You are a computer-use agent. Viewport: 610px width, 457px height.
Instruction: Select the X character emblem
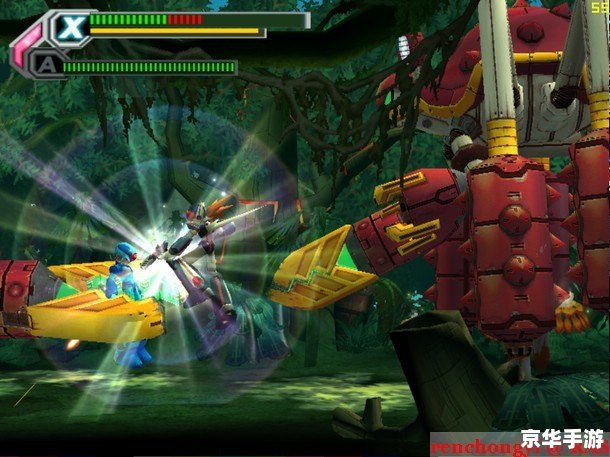pos(70,27)
